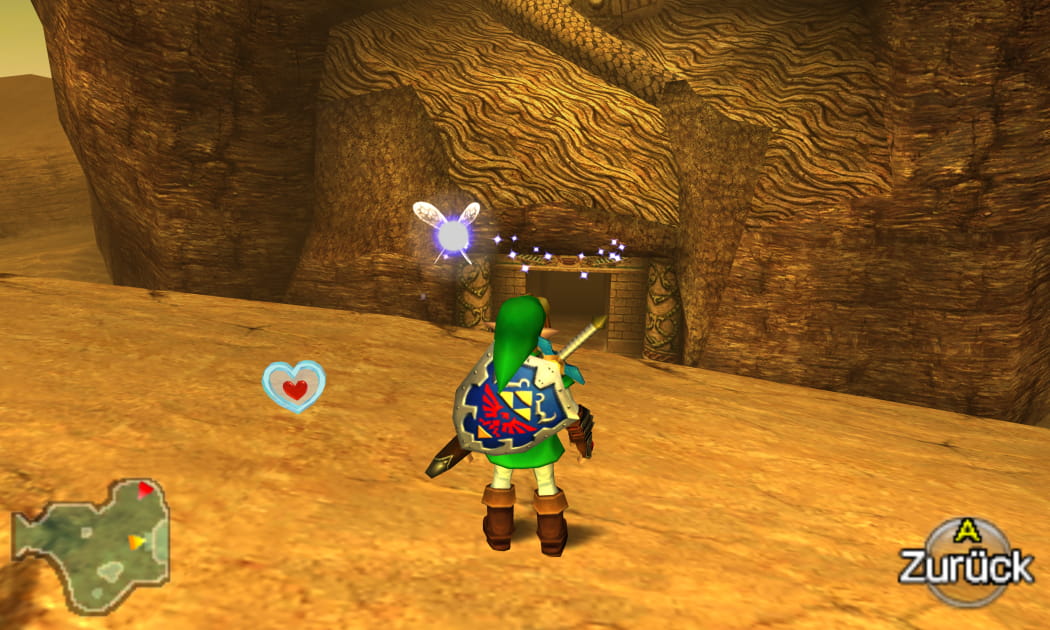
Task: Click the yellow player arrow on the minimap
Action: point(137,542)
